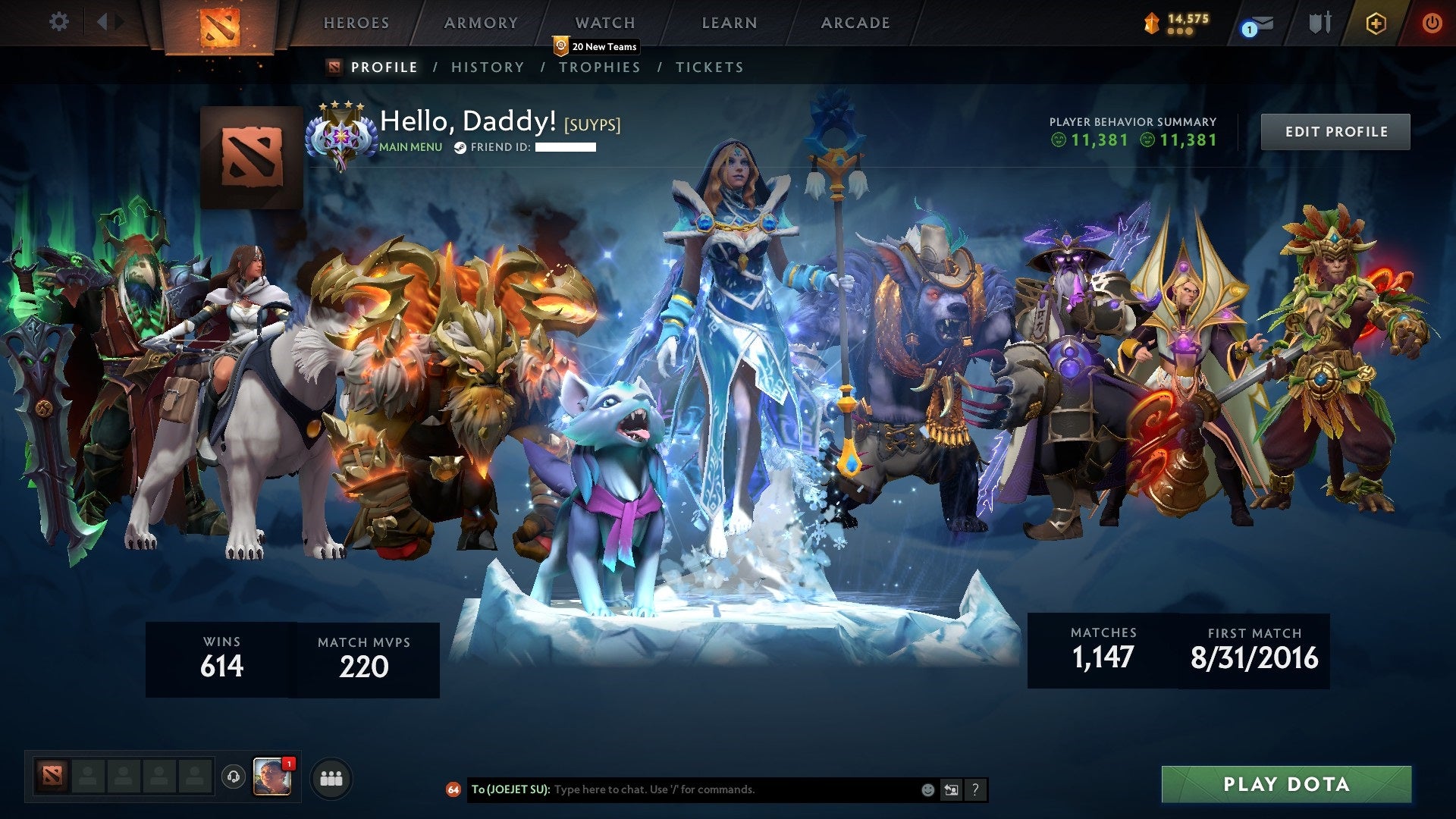The image size is (1456, 819).
Task: Open the emoticon smiley in the chat bar
Action: [927, 789]
